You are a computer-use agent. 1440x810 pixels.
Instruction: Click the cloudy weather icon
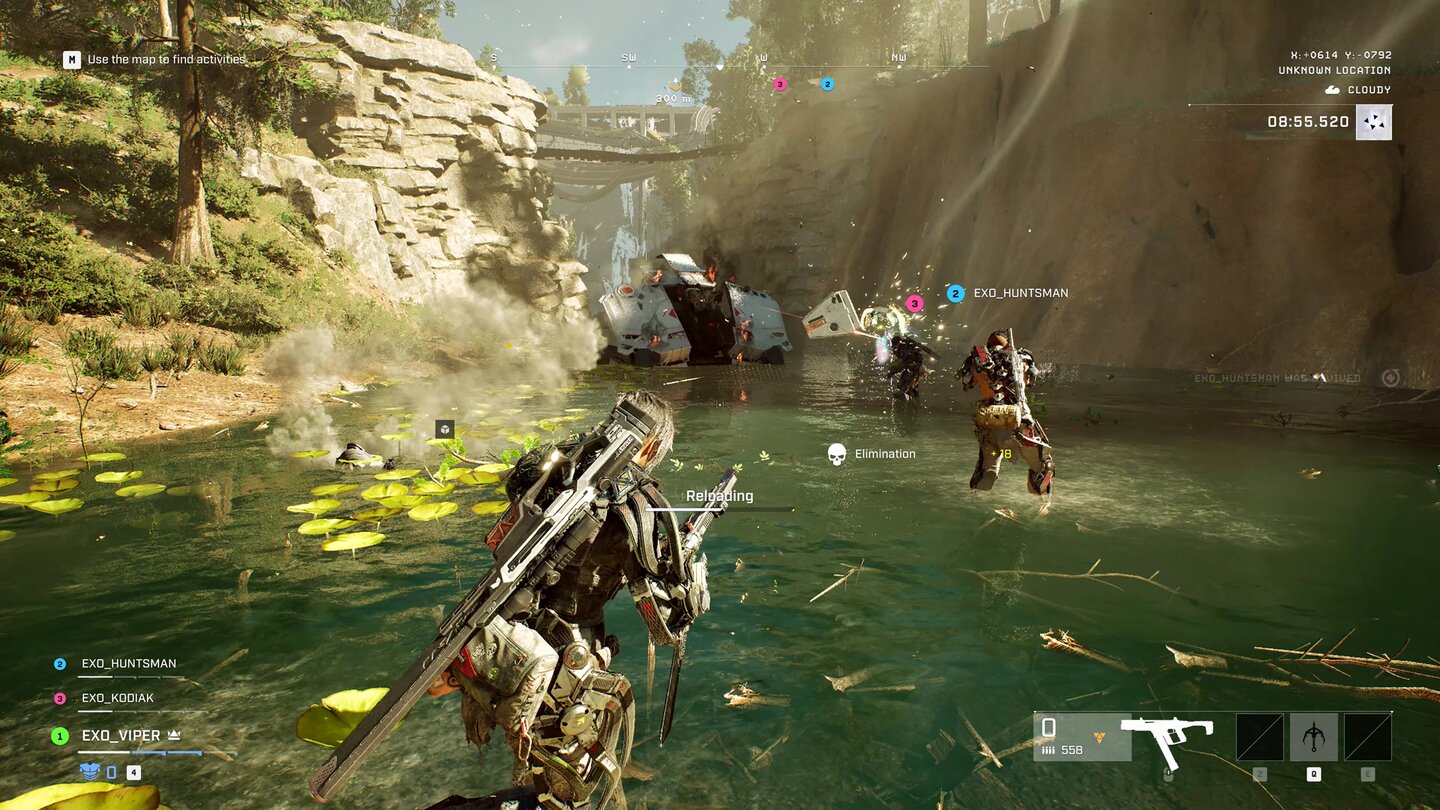[1332, 90]
